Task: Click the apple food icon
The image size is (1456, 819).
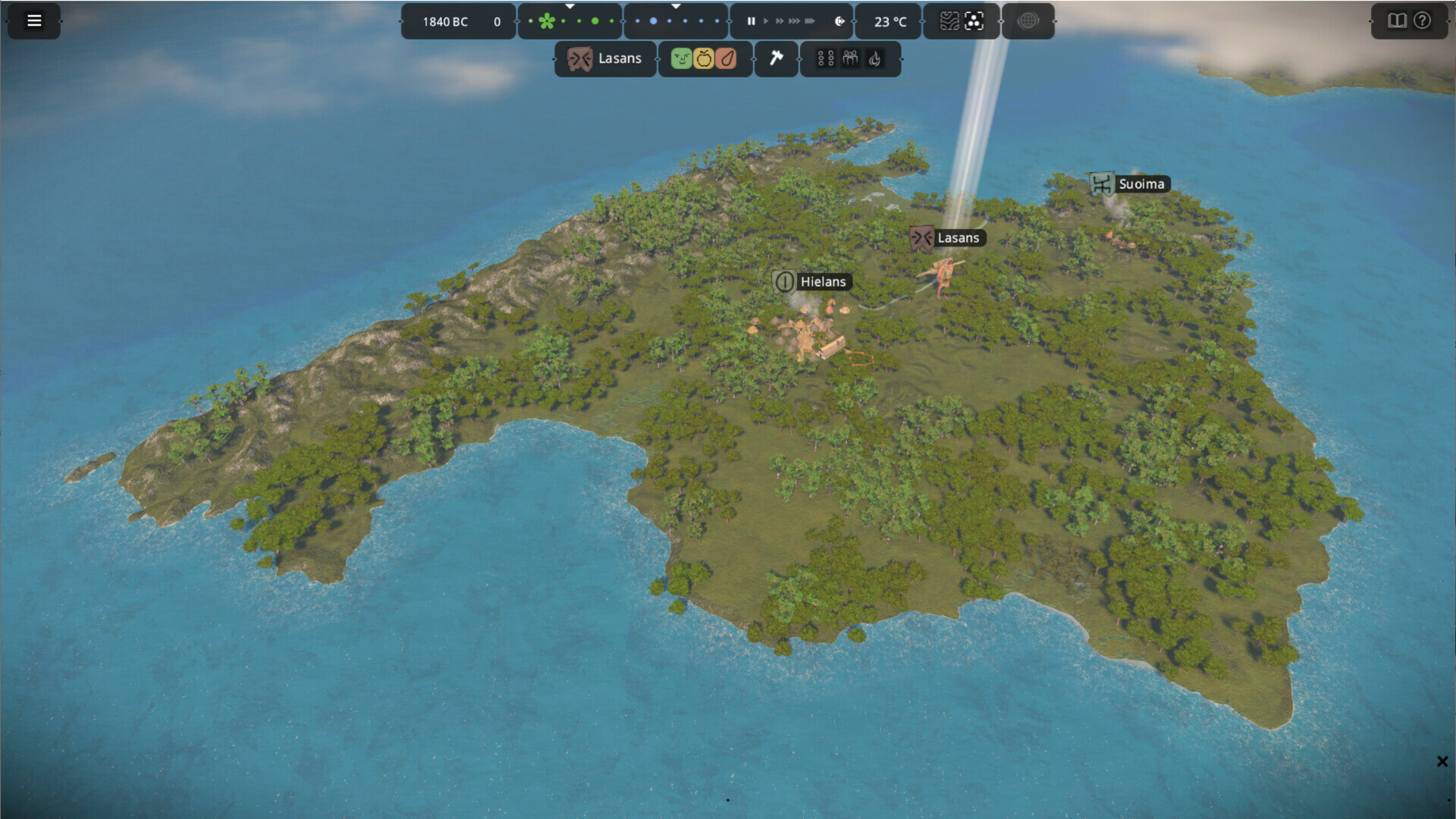Action: click(x=704, y=58)
